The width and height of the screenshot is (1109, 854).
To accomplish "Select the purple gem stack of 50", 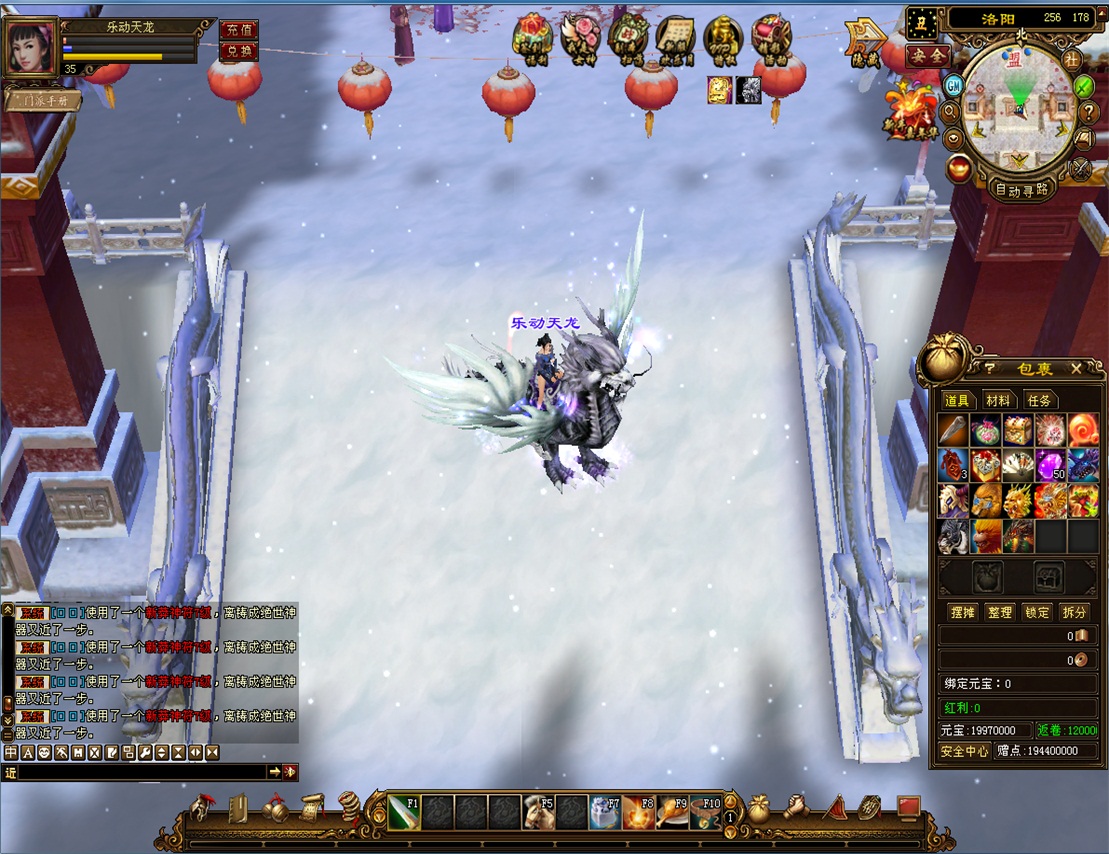I will [x=1050, y=465].
